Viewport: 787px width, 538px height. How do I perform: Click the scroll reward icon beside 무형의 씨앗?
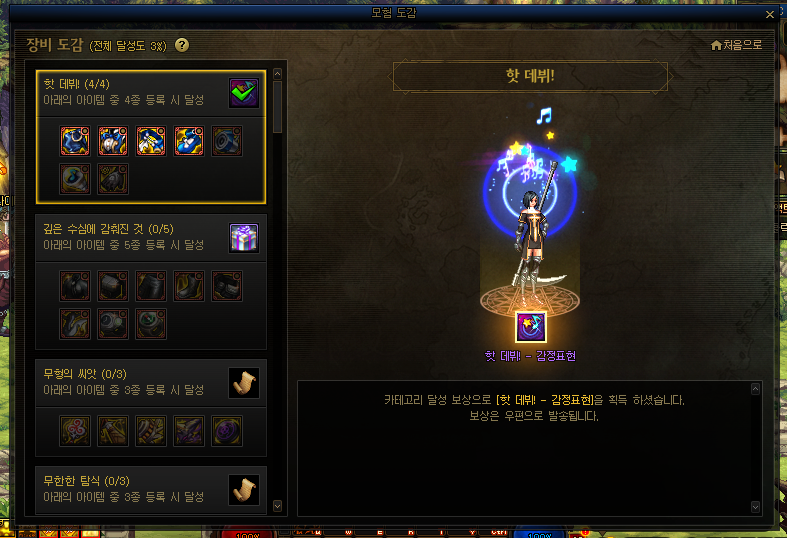point(243,381)
